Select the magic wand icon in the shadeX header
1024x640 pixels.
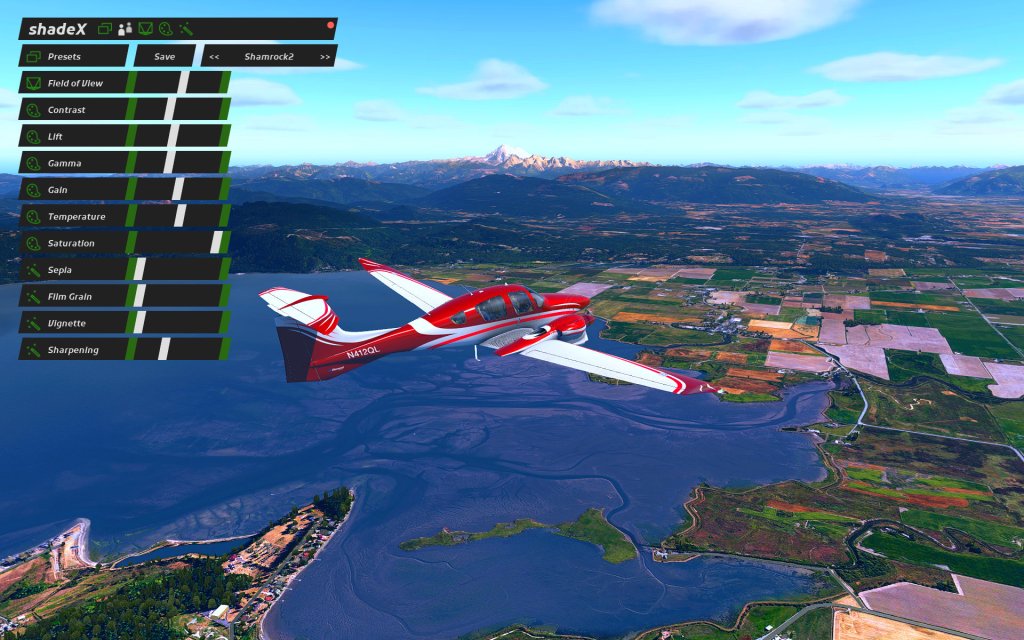pos(185,29)
